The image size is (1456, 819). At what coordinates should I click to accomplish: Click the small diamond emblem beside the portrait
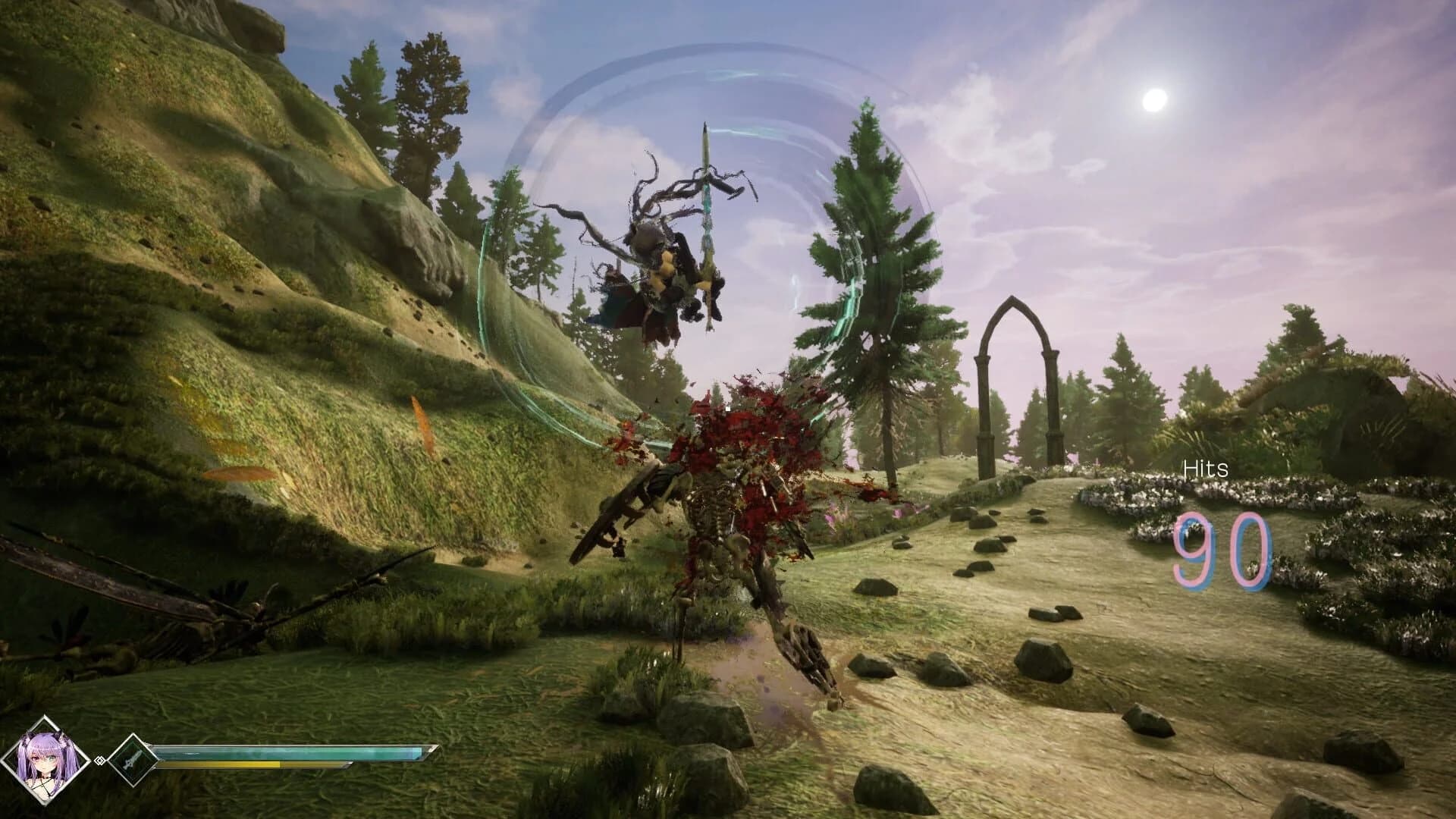(99, 760)
